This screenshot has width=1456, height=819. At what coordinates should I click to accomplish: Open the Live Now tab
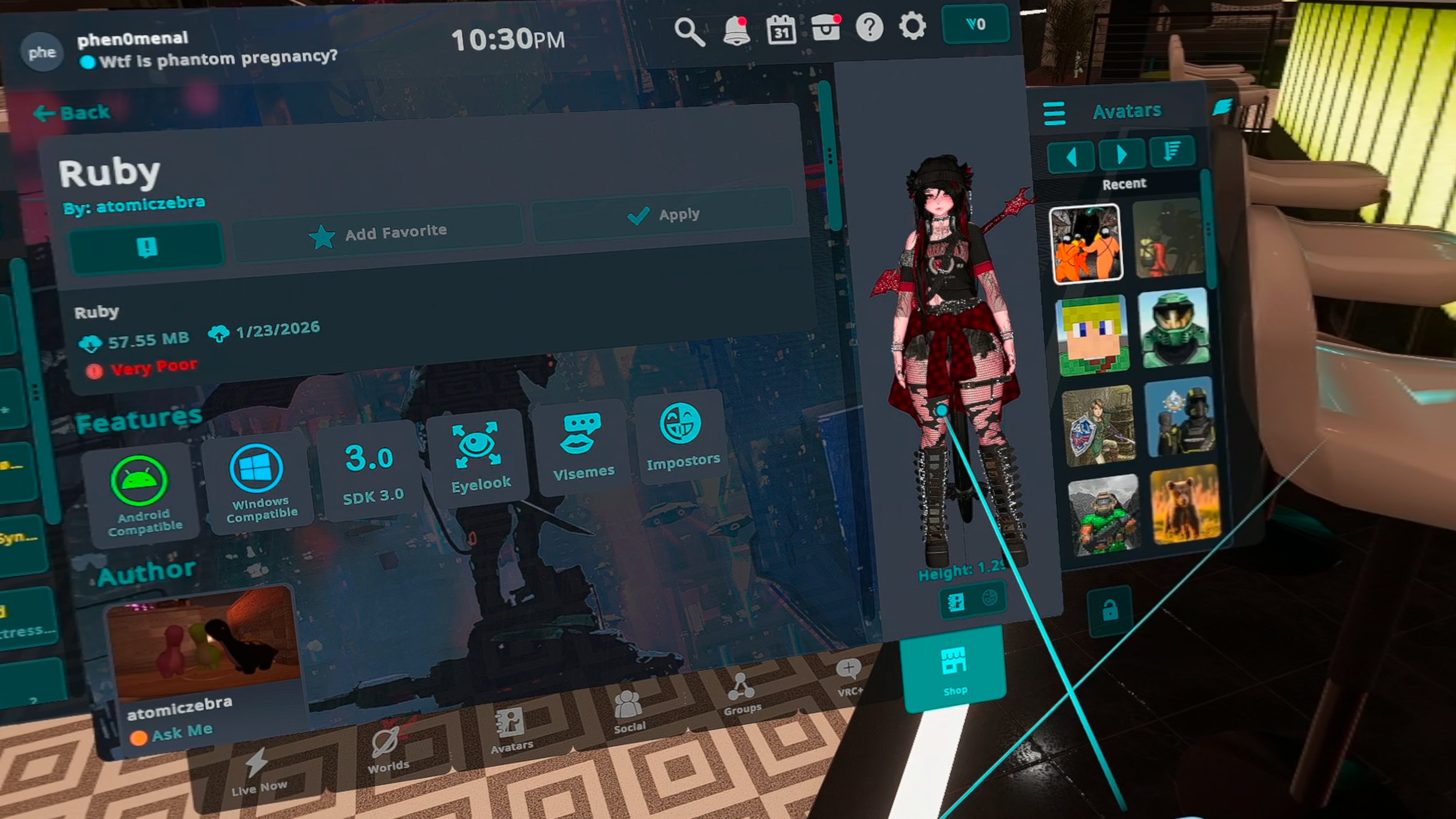[x=258, y=771]
